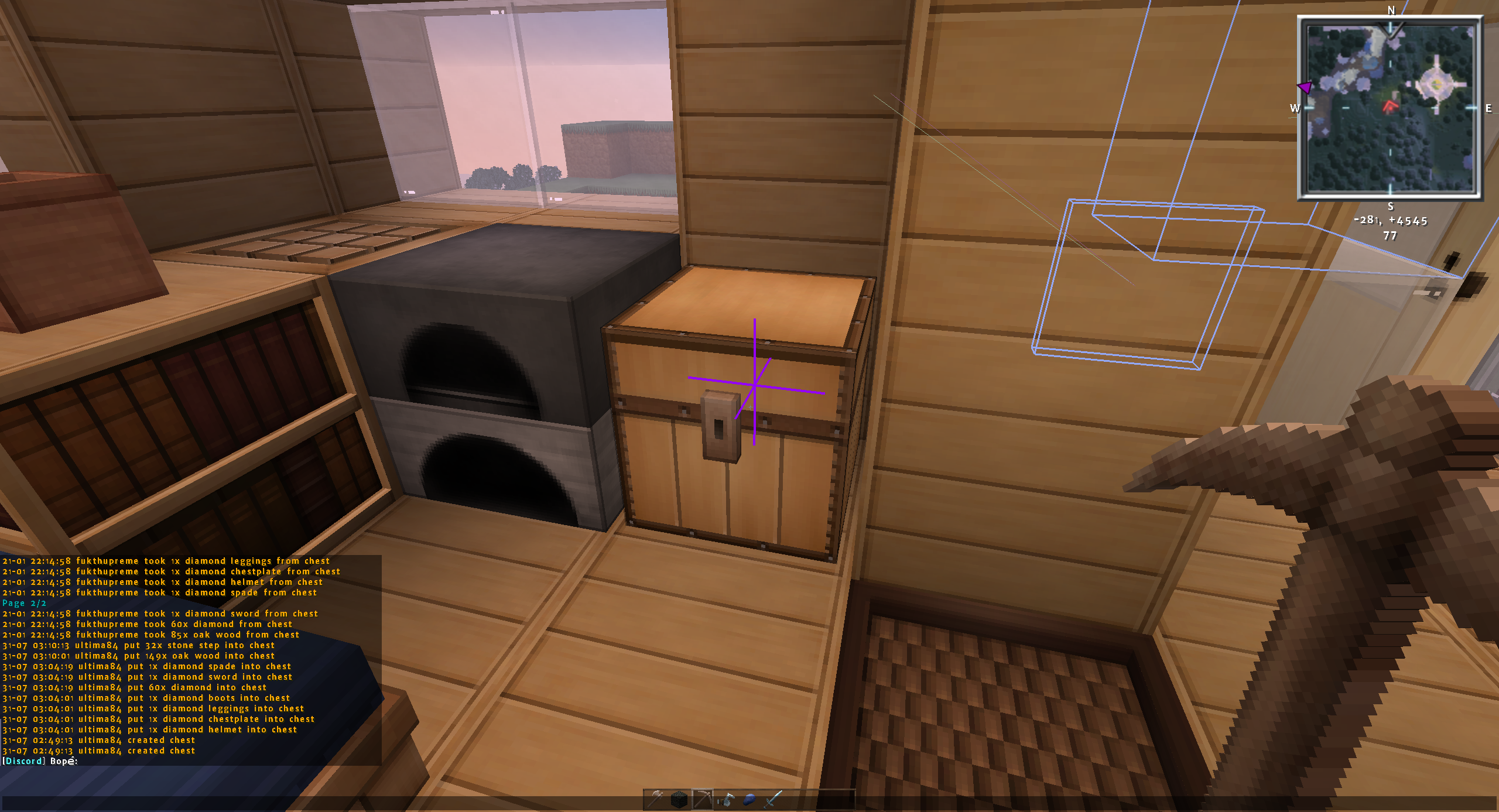
Task: Select the hotbar item left of the blue dye
Action: point(725,799)
